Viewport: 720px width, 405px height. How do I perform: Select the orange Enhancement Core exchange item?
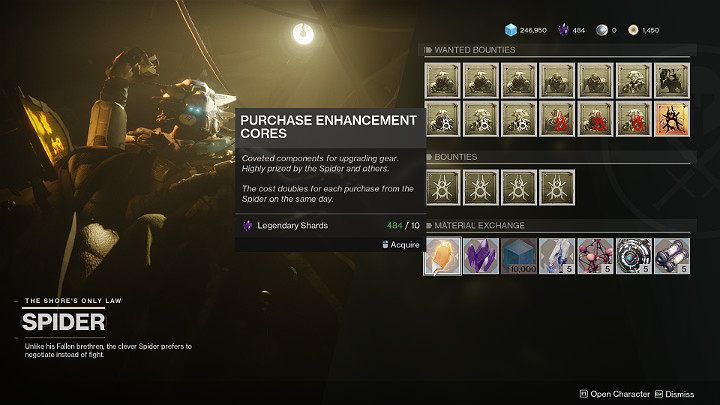tap(443, 255)
